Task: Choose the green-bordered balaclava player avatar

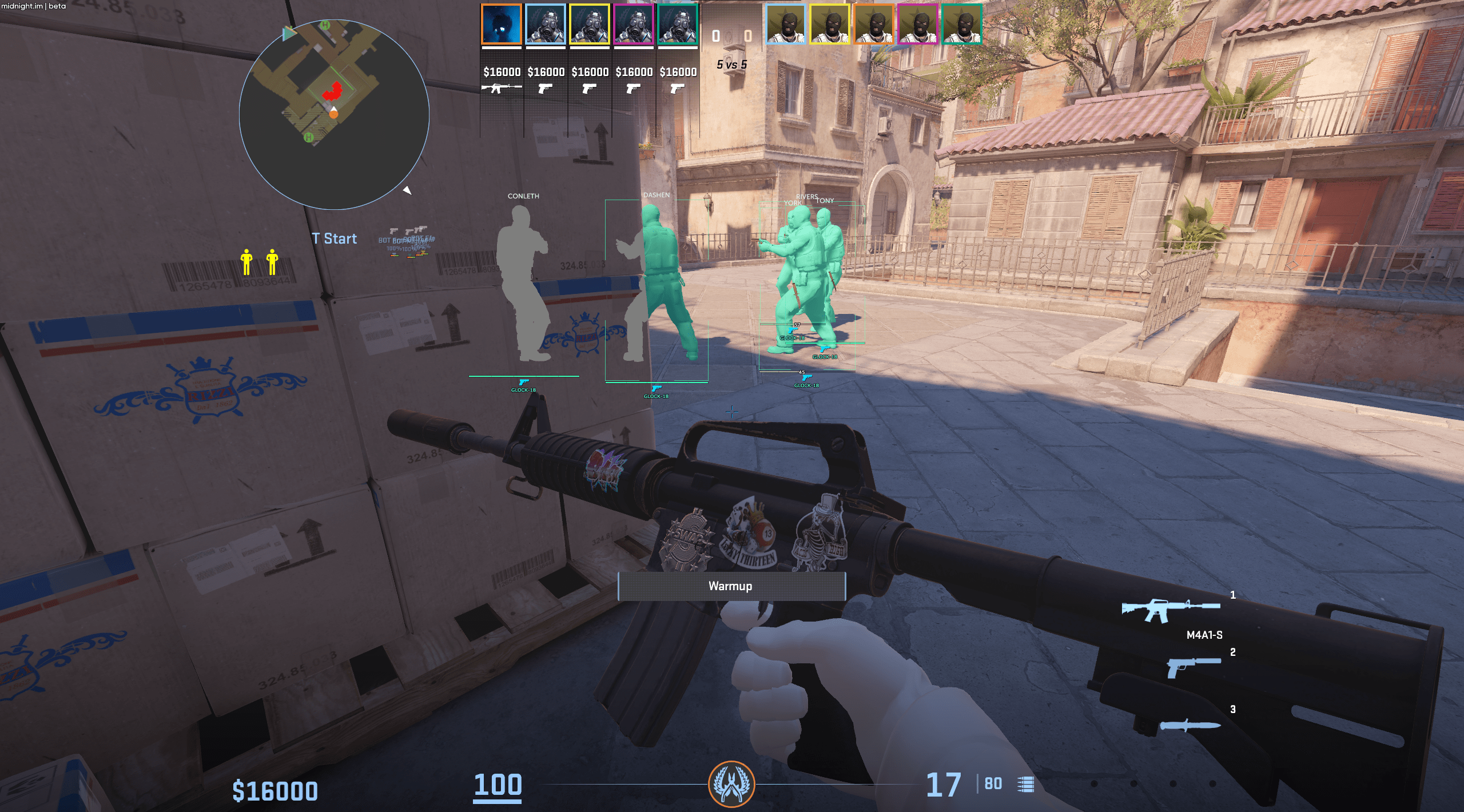Action: click(x=961, y=25)
